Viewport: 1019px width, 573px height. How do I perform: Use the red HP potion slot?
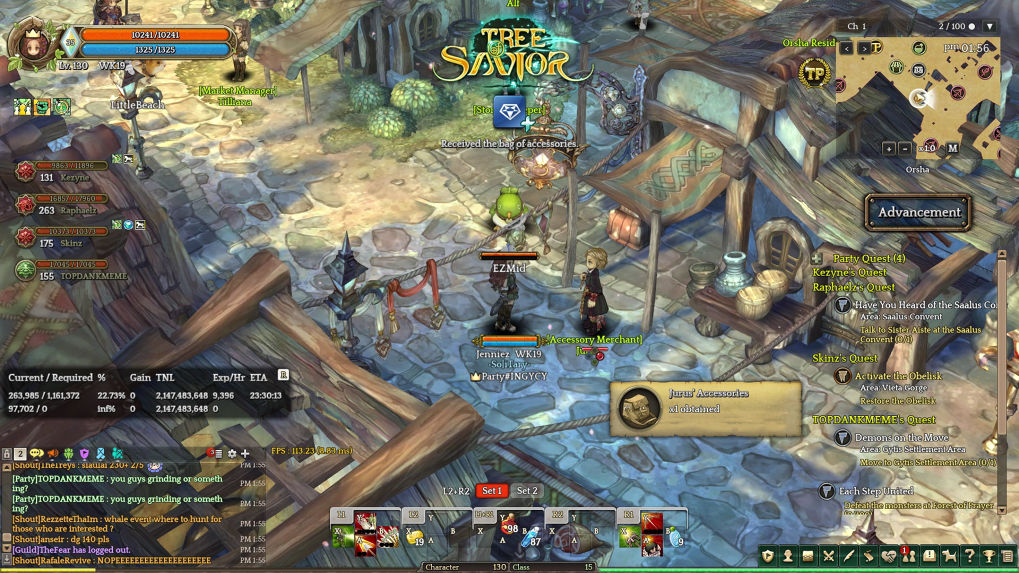(509, 530)
